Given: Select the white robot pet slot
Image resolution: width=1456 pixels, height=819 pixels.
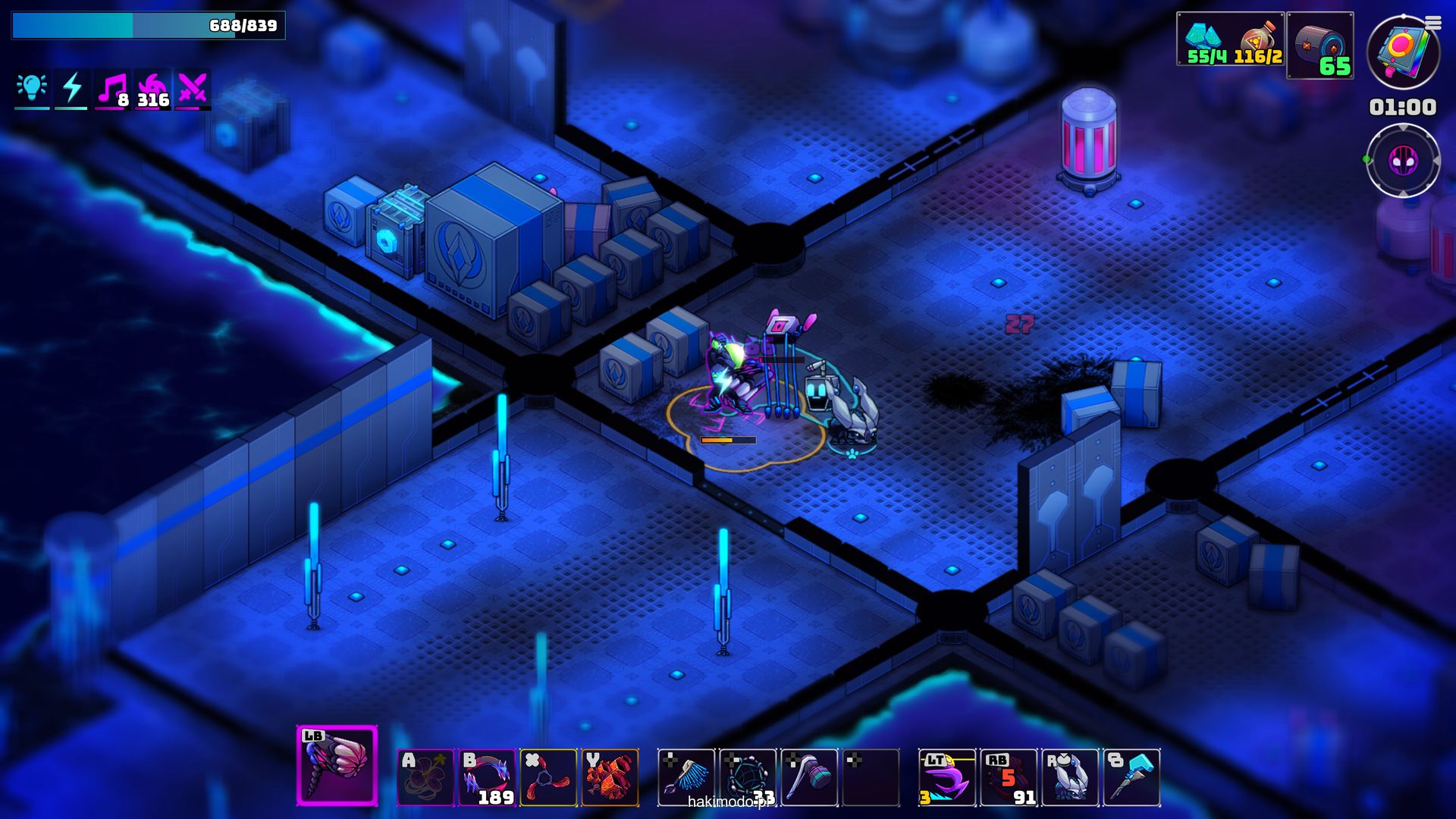Looking at the screenshot, I should pos(1070,777).
